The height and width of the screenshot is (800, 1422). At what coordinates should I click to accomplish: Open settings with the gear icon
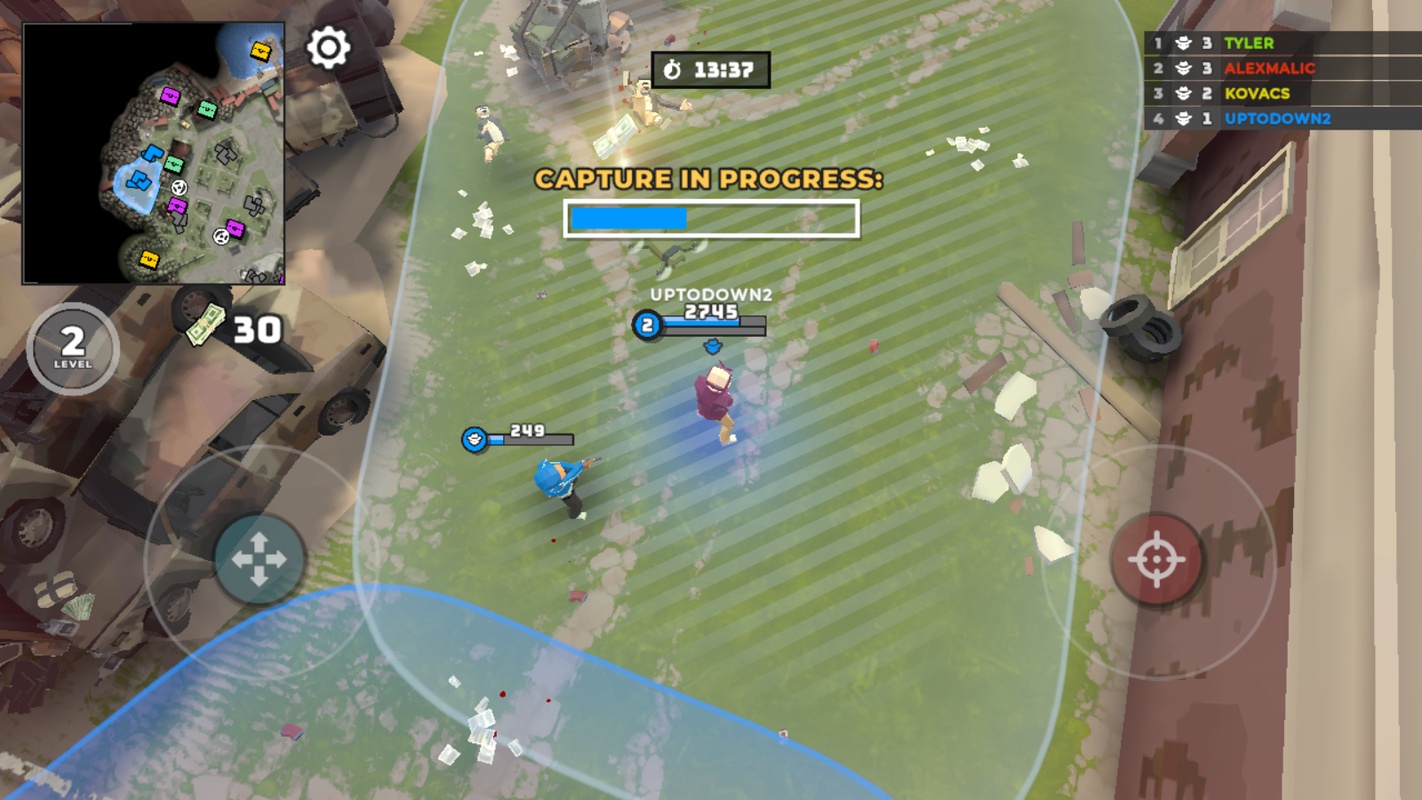point(328,48)
